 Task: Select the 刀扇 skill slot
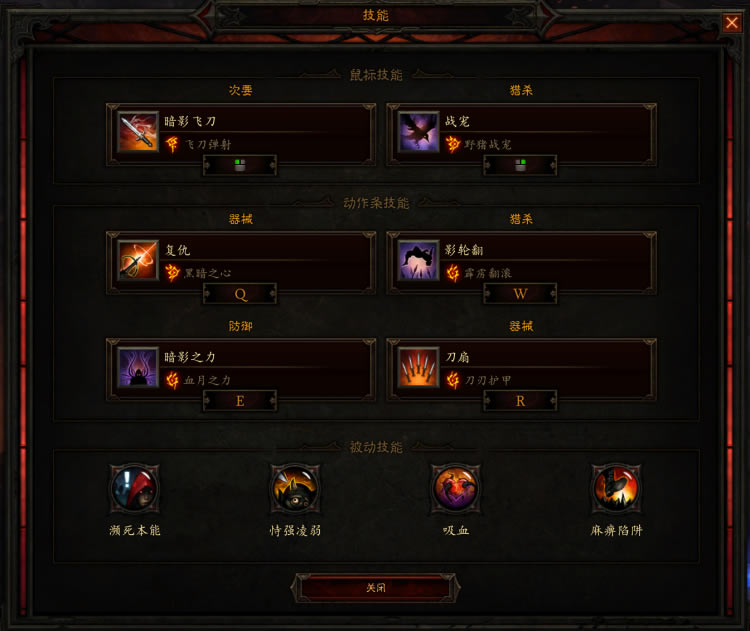click(x=520, y=366)
